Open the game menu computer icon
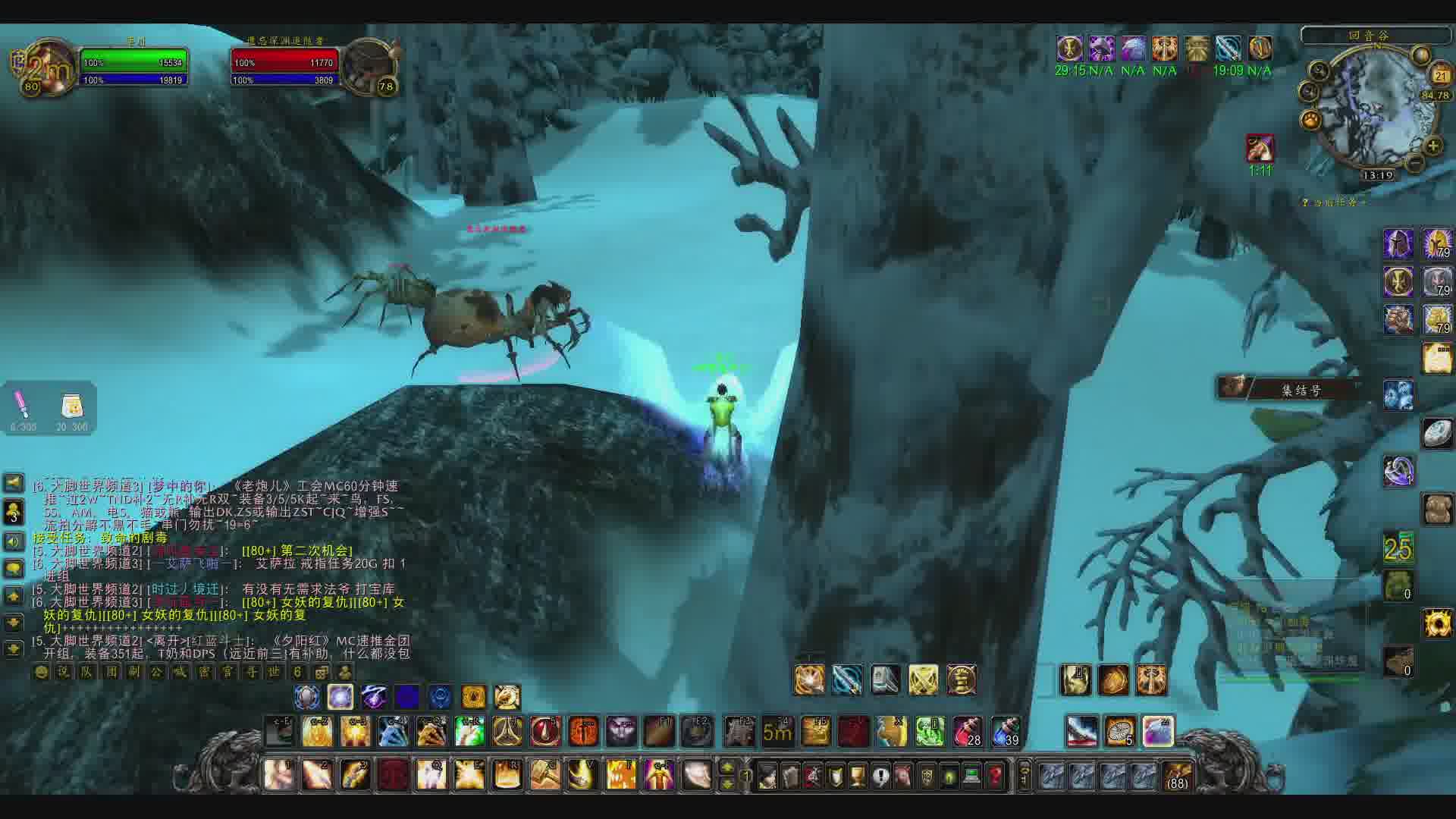Screen dimensions: 1456x819 pos(972,776)
